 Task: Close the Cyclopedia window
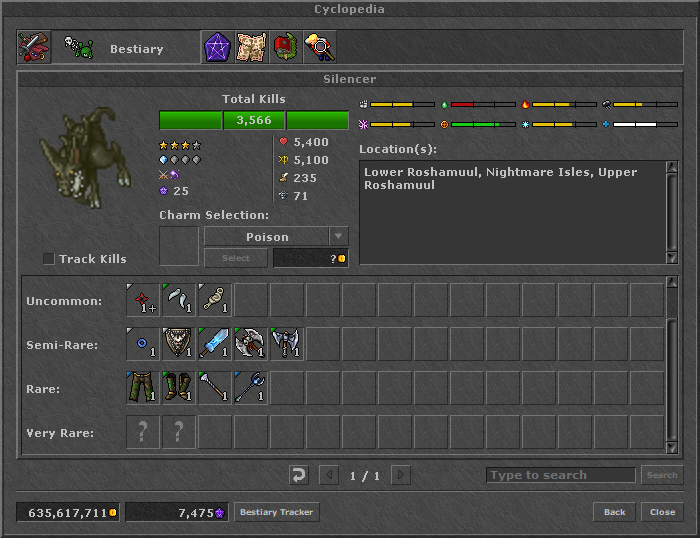[x=662, y=513]
